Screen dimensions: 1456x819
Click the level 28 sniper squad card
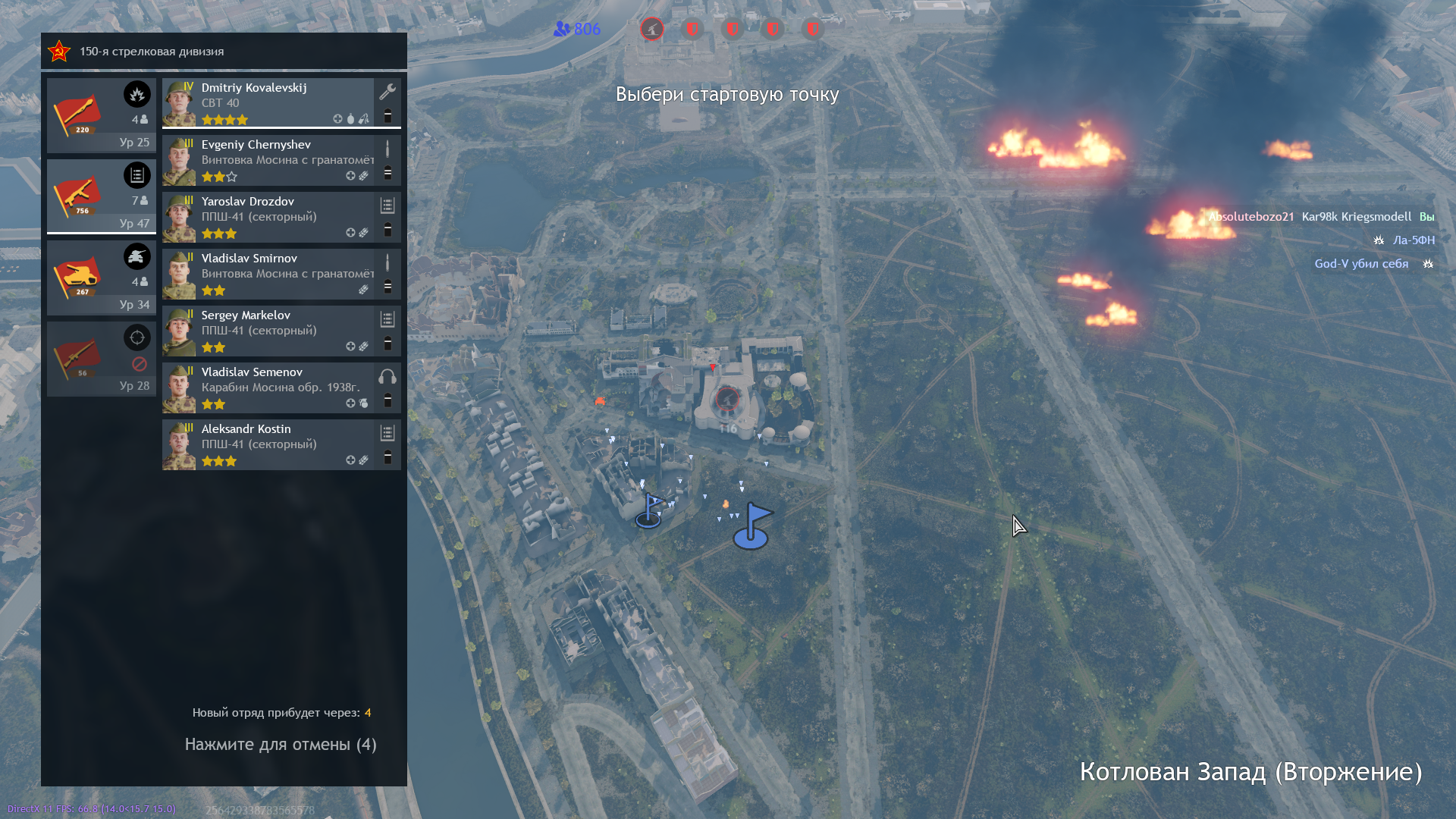pos(102,359)
